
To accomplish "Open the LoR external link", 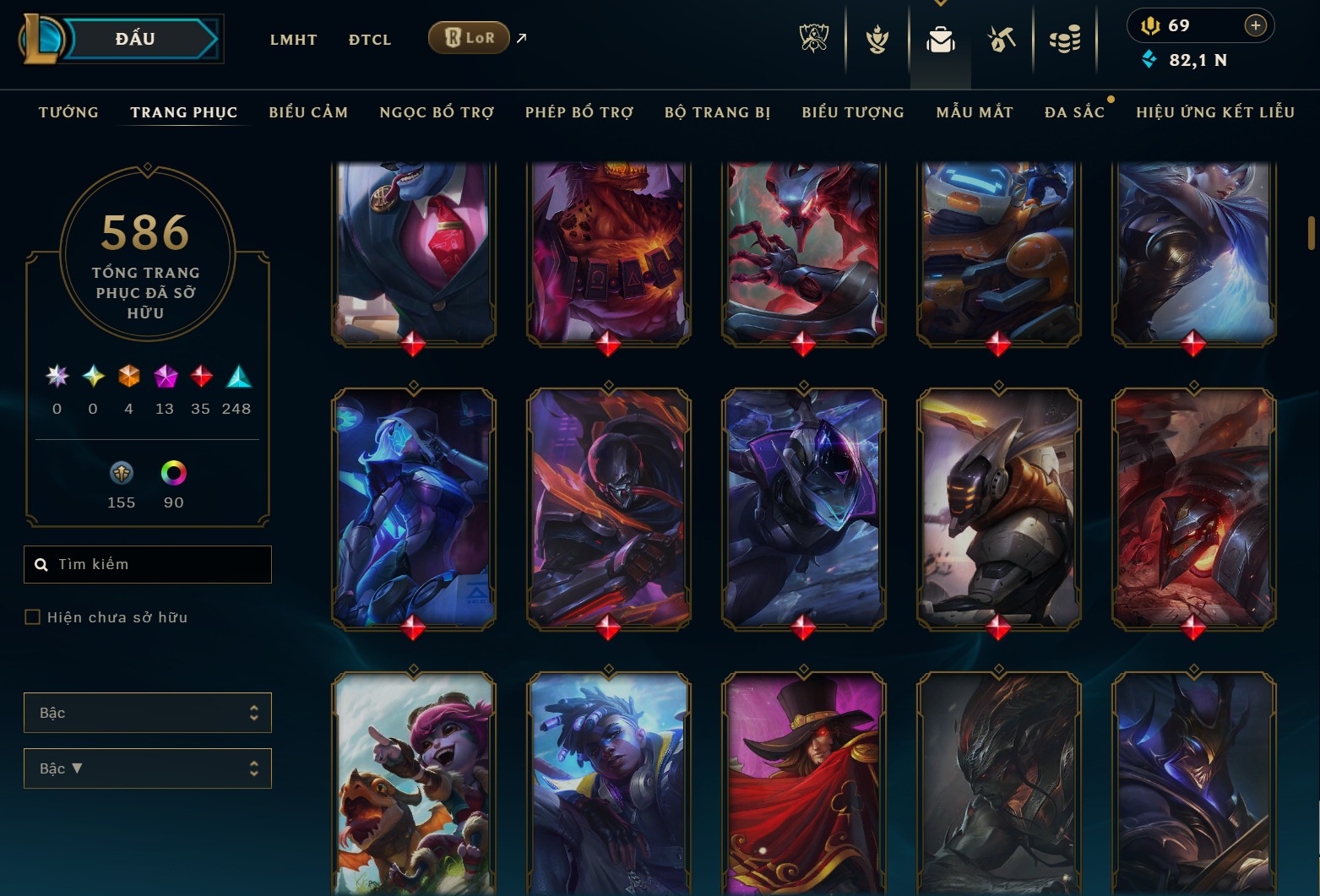I will tap(469, 38).
